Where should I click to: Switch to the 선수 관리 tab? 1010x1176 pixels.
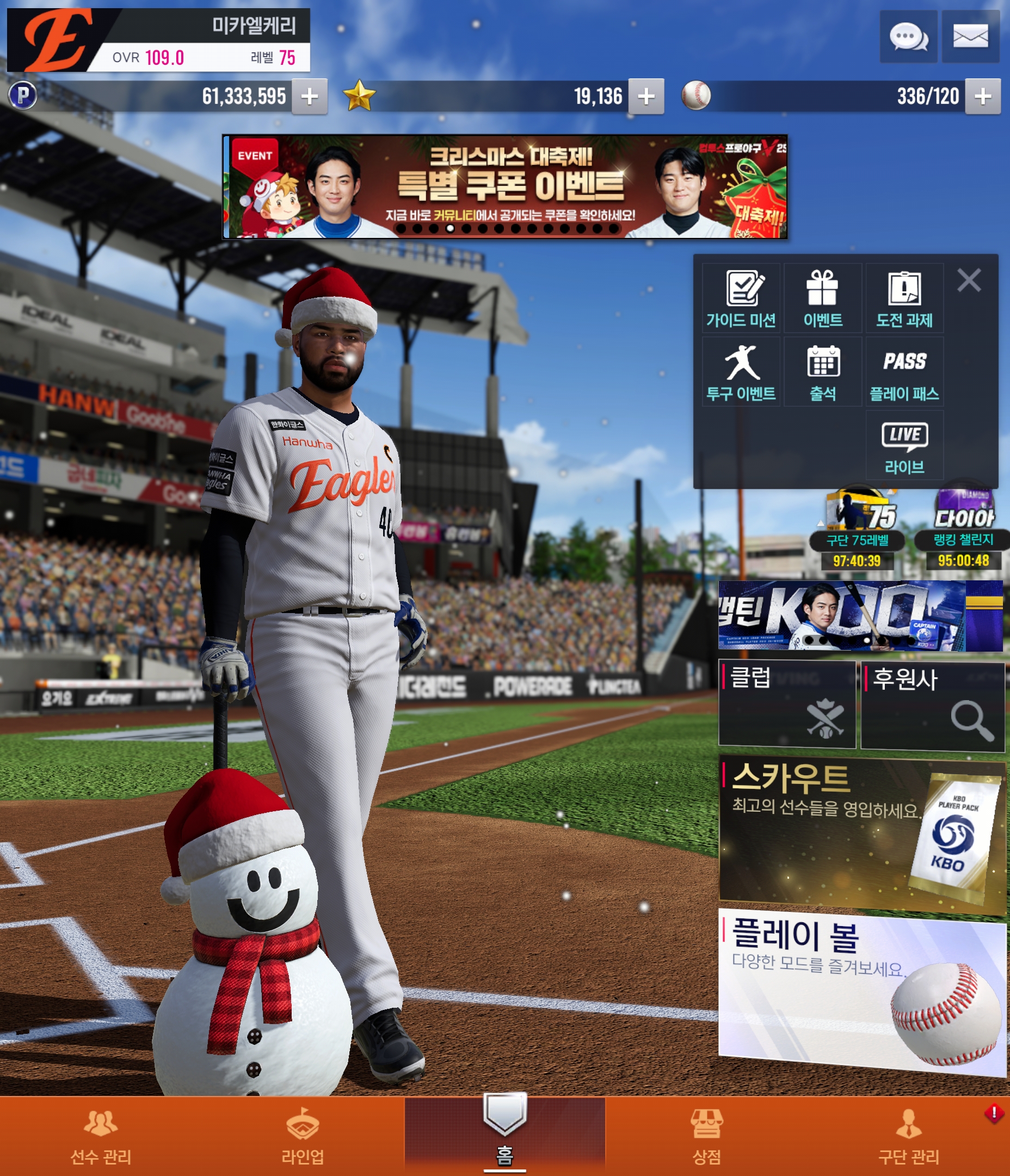click(x=101, y=1136)
